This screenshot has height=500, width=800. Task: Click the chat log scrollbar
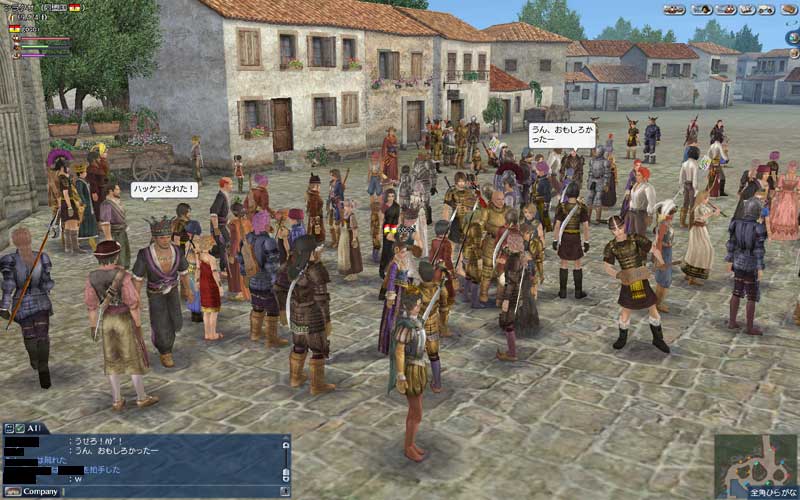pos(286,456)
